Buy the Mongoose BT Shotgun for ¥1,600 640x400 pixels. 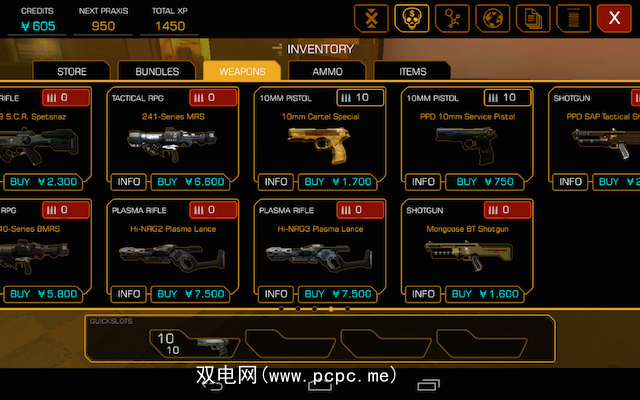(x=489, y=294)
